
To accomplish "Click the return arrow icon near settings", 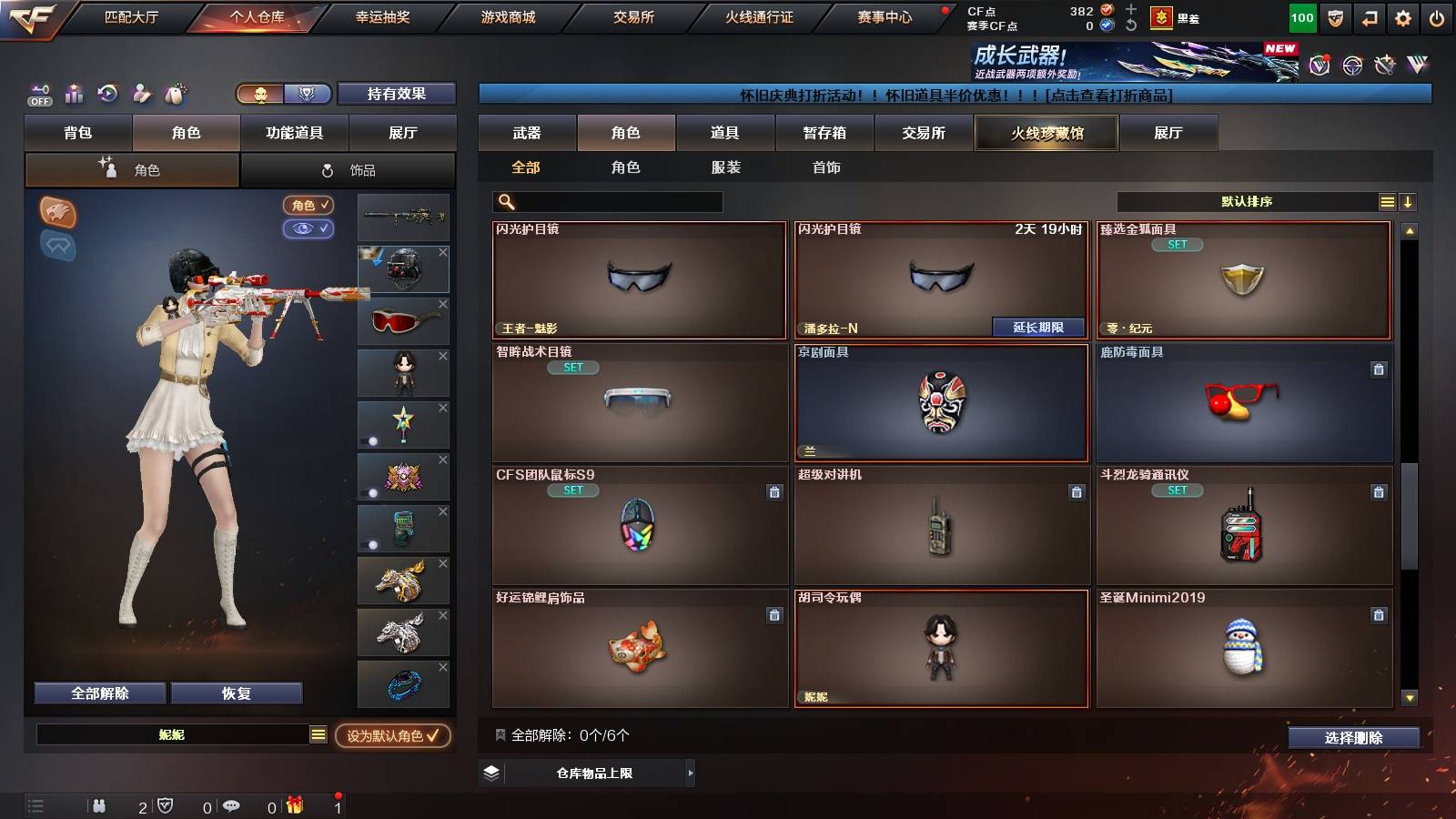I will [1369, 16].
